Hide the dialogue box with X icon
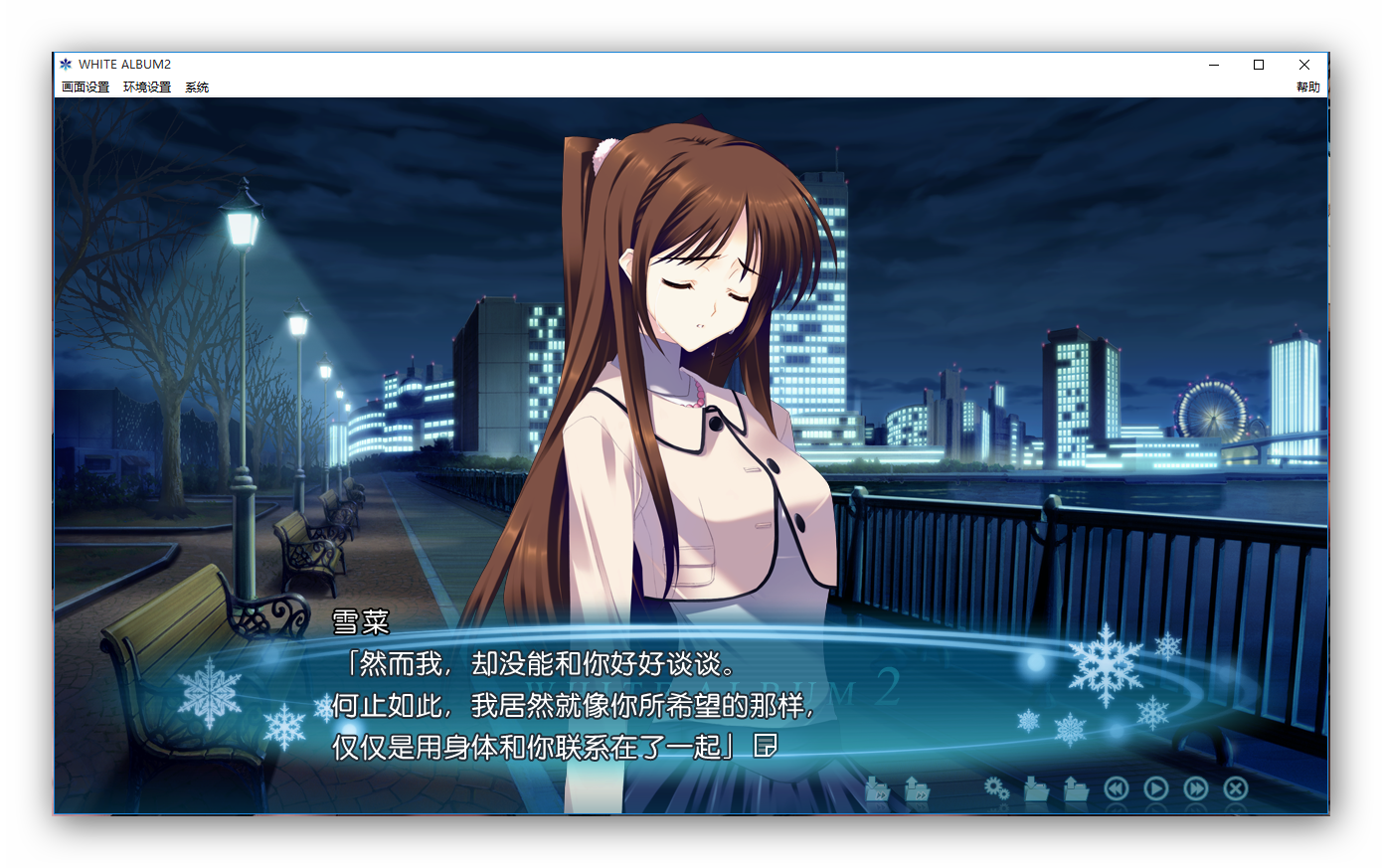 pyautogui.click(x=1236, y=789)
